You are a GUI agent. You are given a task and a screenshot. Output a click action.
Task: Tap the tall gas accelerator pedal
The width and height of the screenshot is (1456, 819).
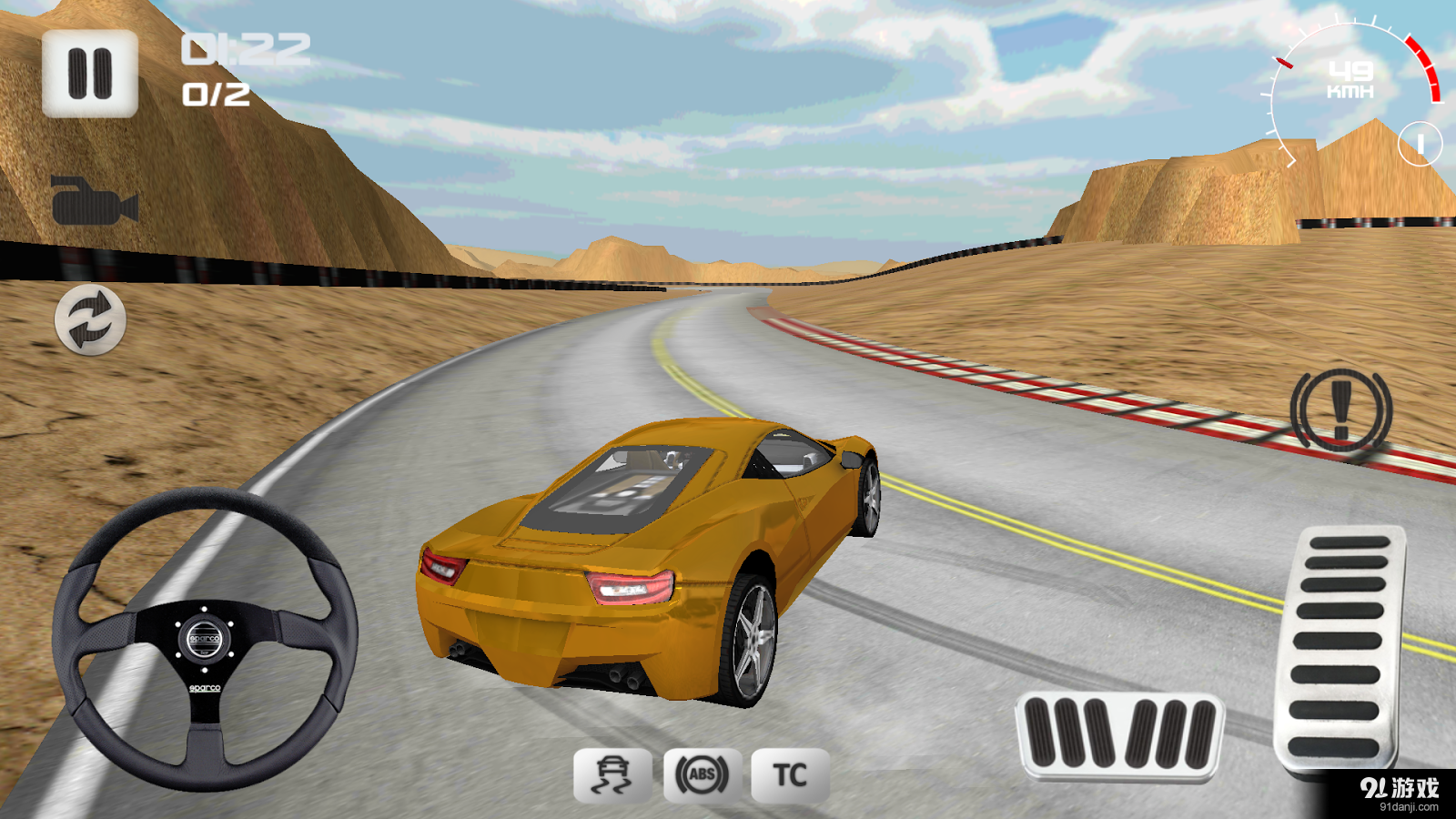pos(1341,646)
